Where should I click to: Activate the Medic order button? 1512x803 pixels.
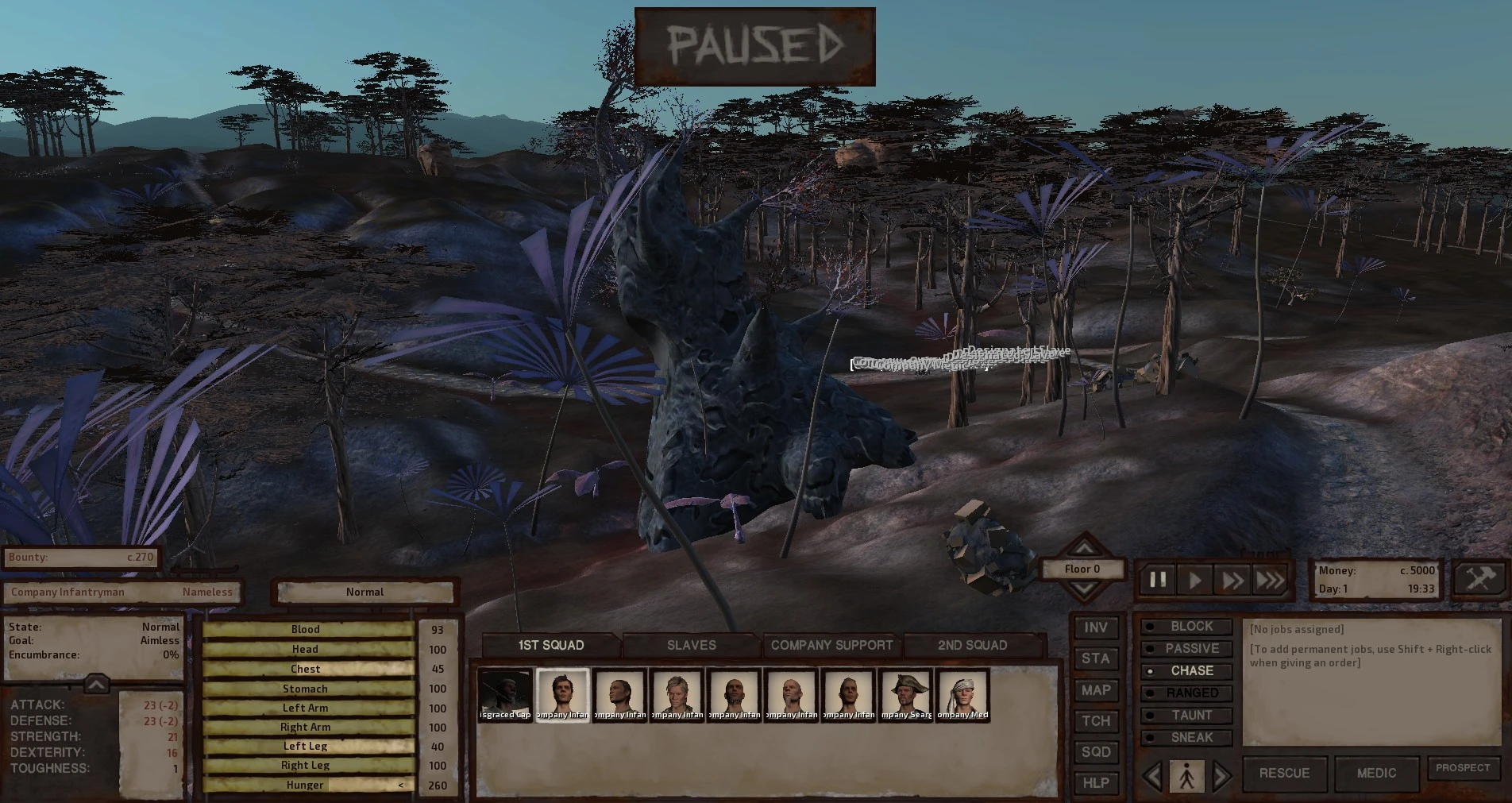1376,773
